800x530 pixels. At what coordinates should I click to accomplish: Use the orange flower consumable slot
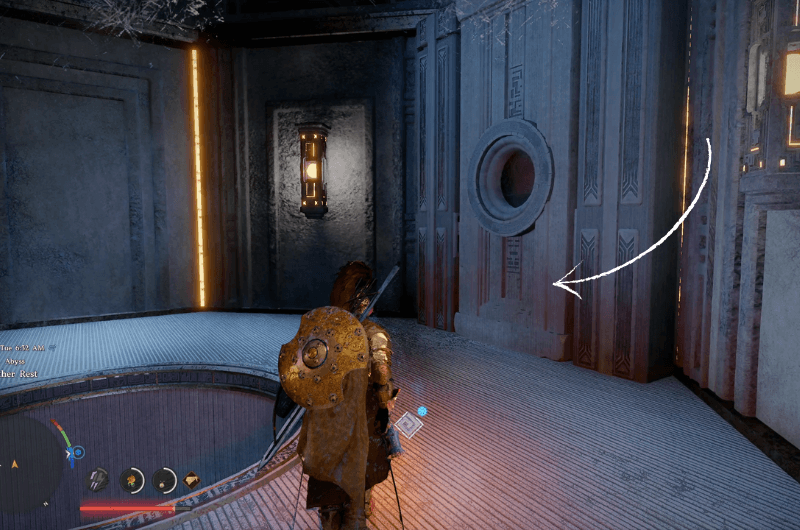pos(132,480)
